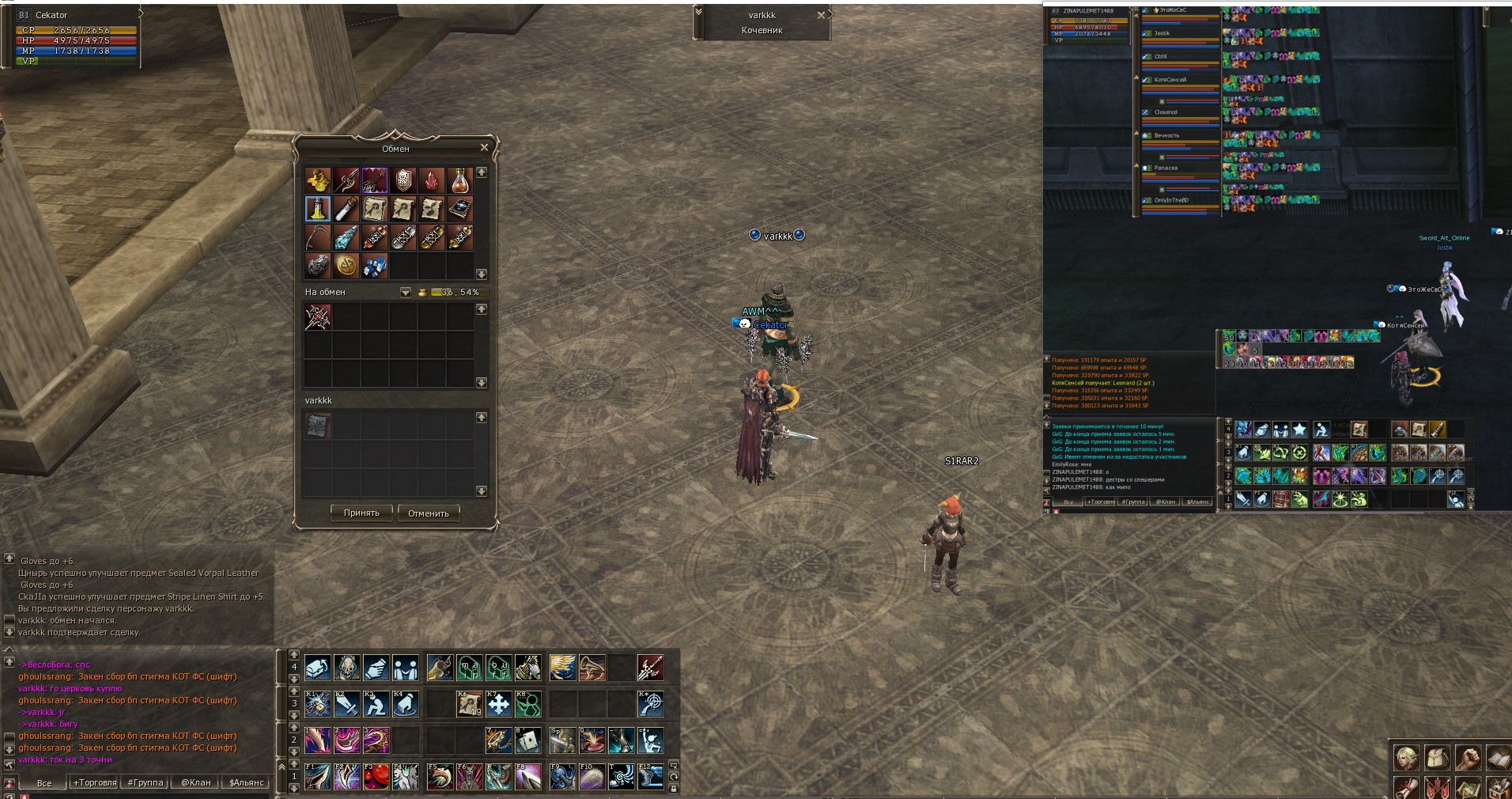Select the blue gemstones item
Viewport: 1512px width, 799px height.
coord(375,266)
